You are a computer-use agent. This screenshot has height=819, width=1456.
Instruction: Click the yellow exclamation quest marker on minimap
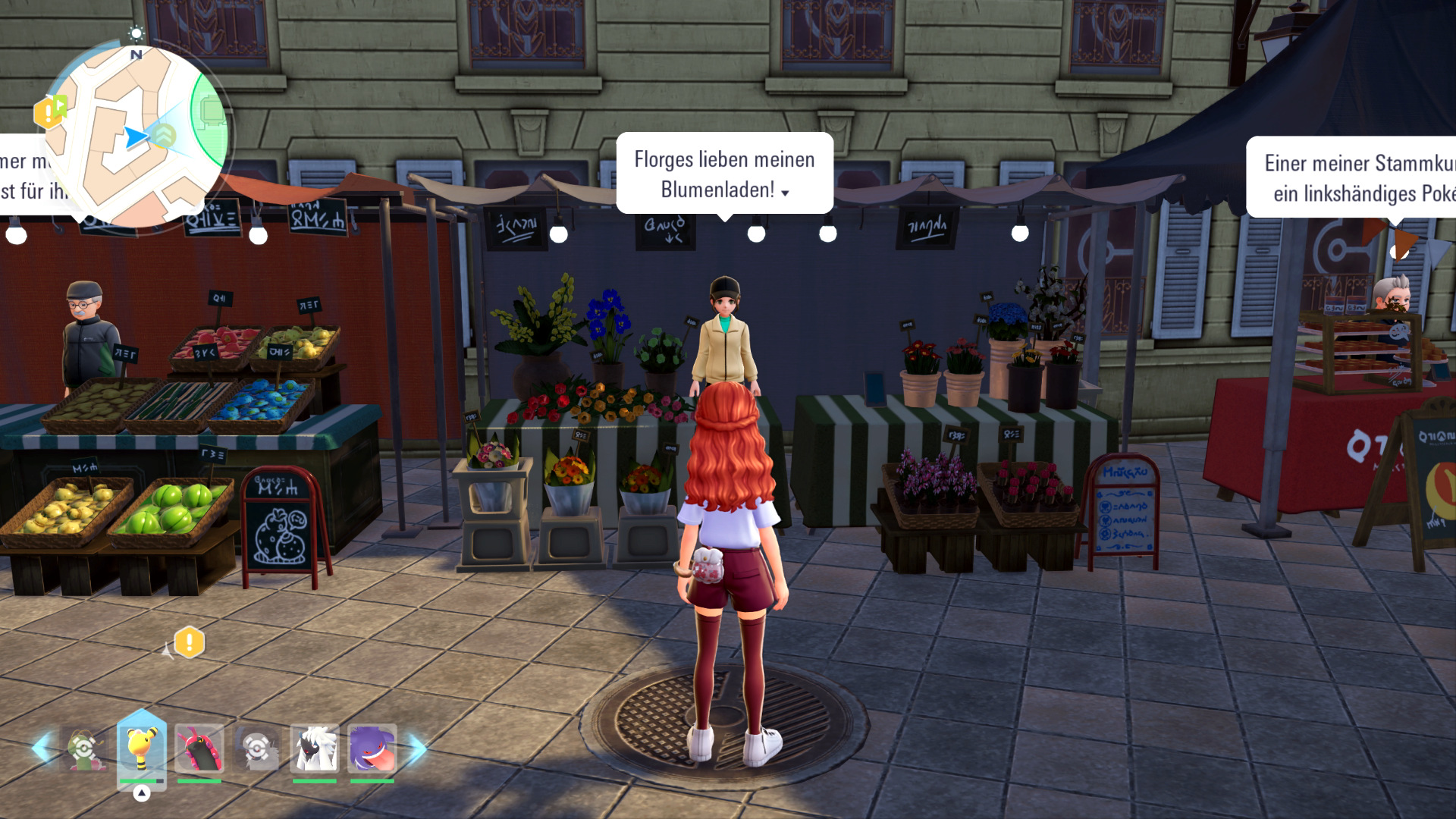[x=48, y=114]
